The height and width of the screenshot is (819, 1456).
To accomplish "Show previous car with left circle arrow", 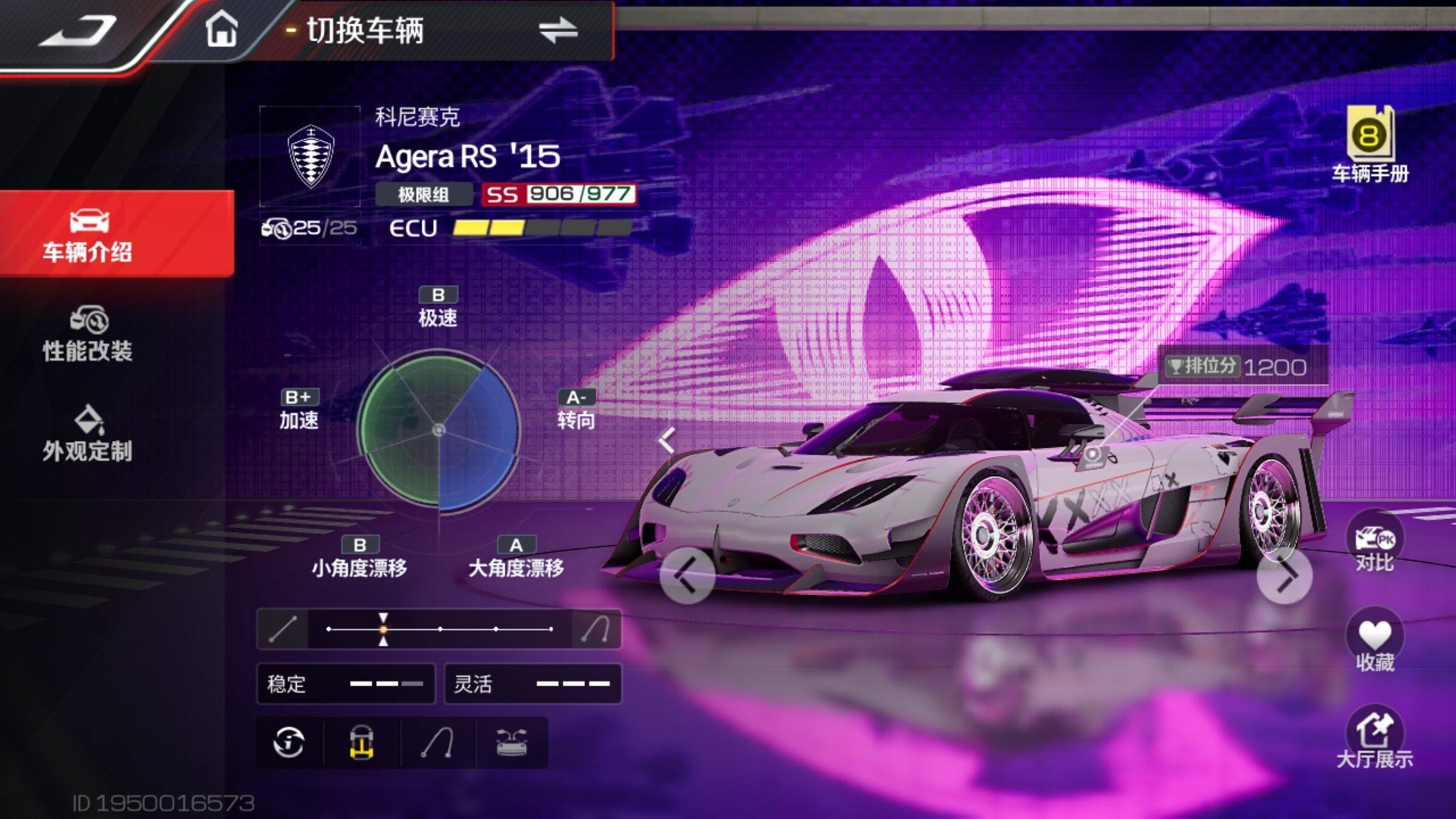I will tap(687, 576).
